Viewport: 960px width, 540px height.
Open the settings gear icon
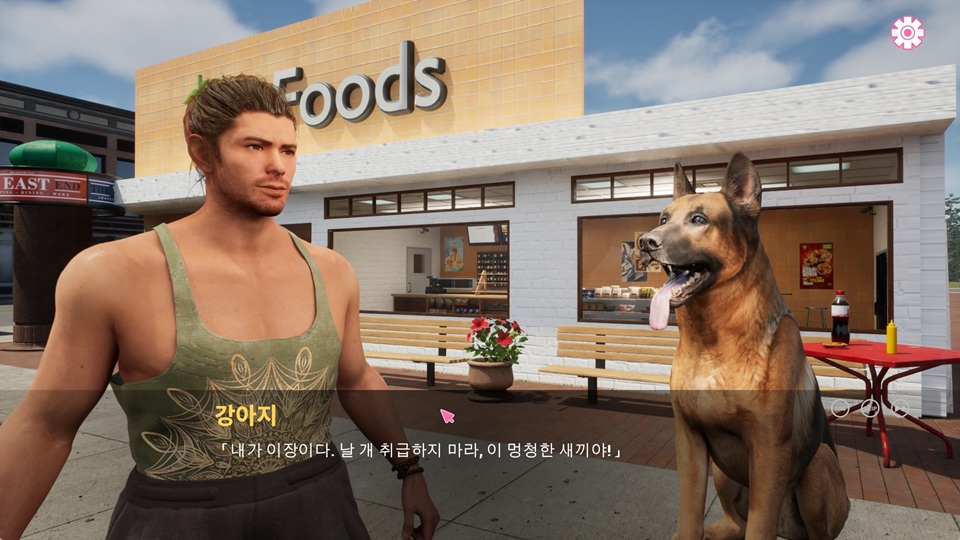pos(907,32)
